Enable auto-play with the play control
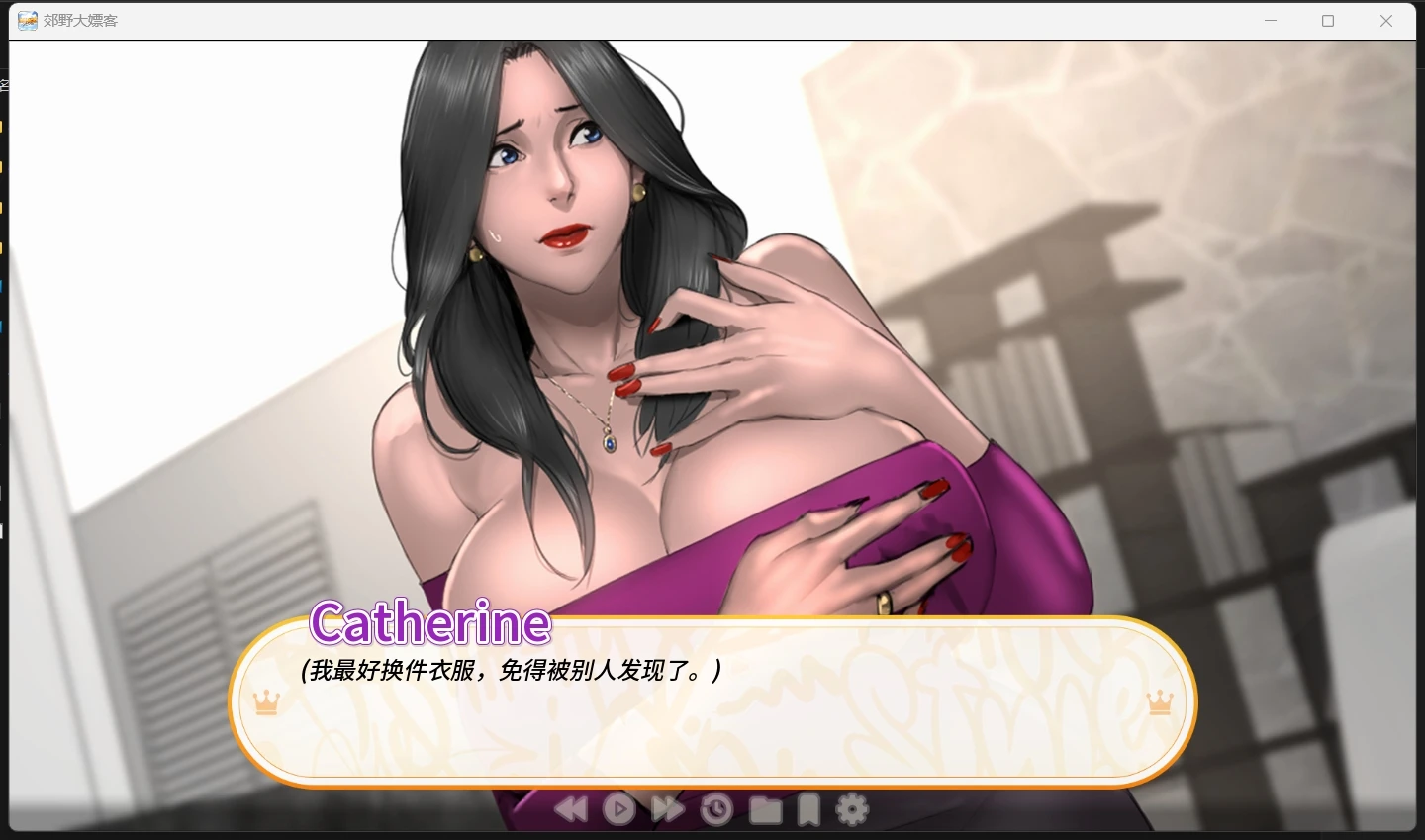 pyautogui.click(x=619, y=808)
